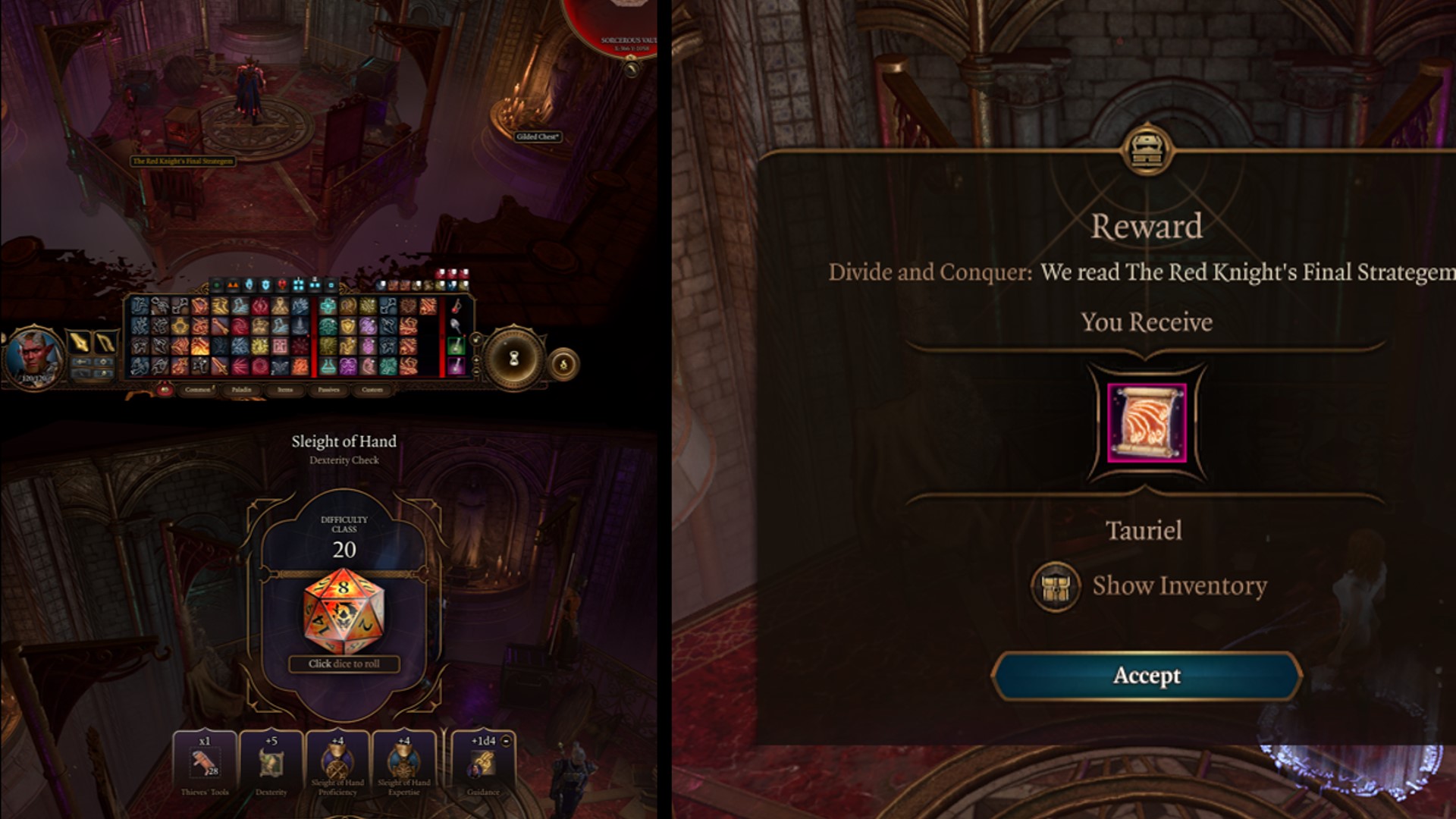Switch to the Items hotbar tab
This screenshot has width=1456, height=819.
point(285,390)
